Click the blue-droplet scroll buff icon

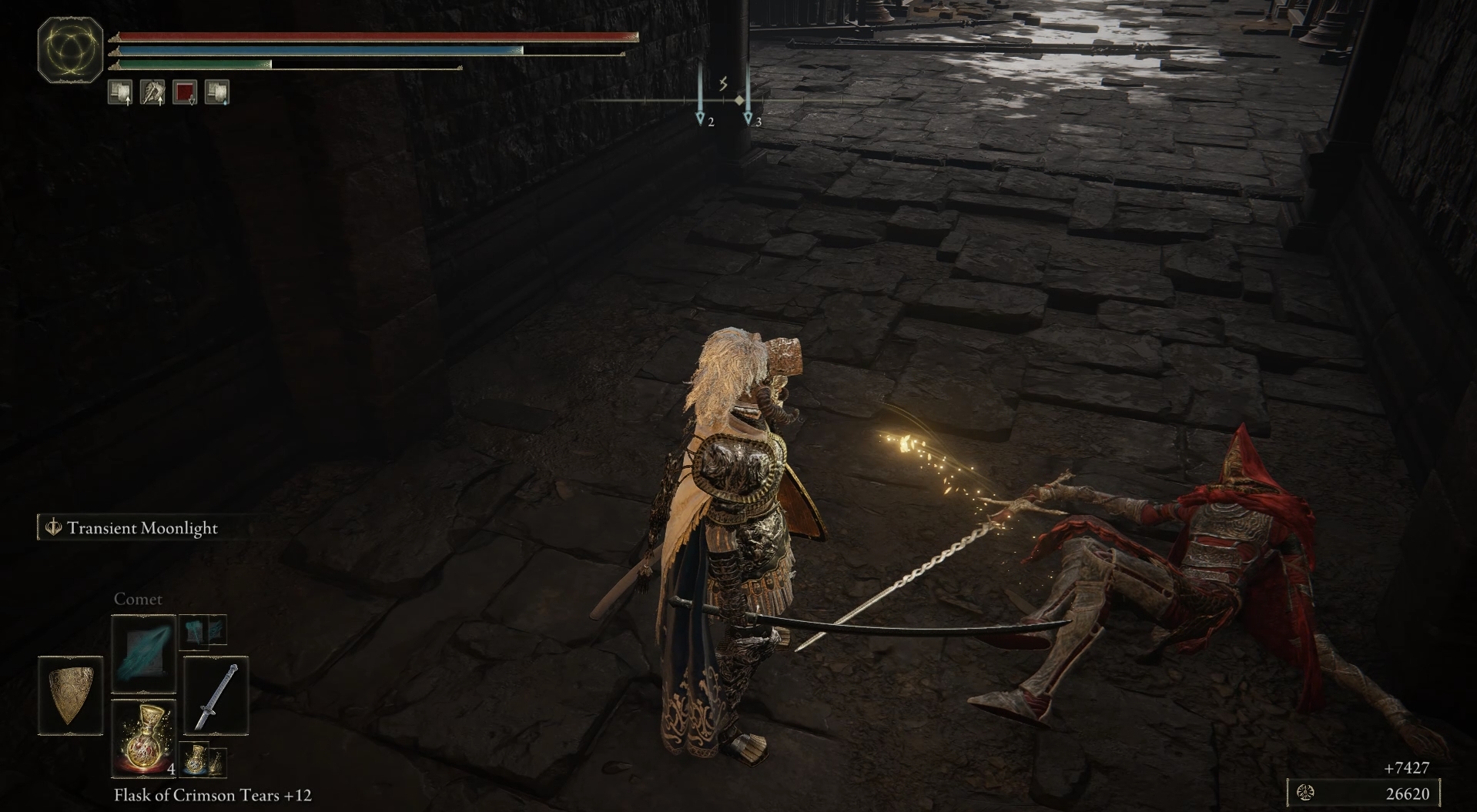(216, 92)
